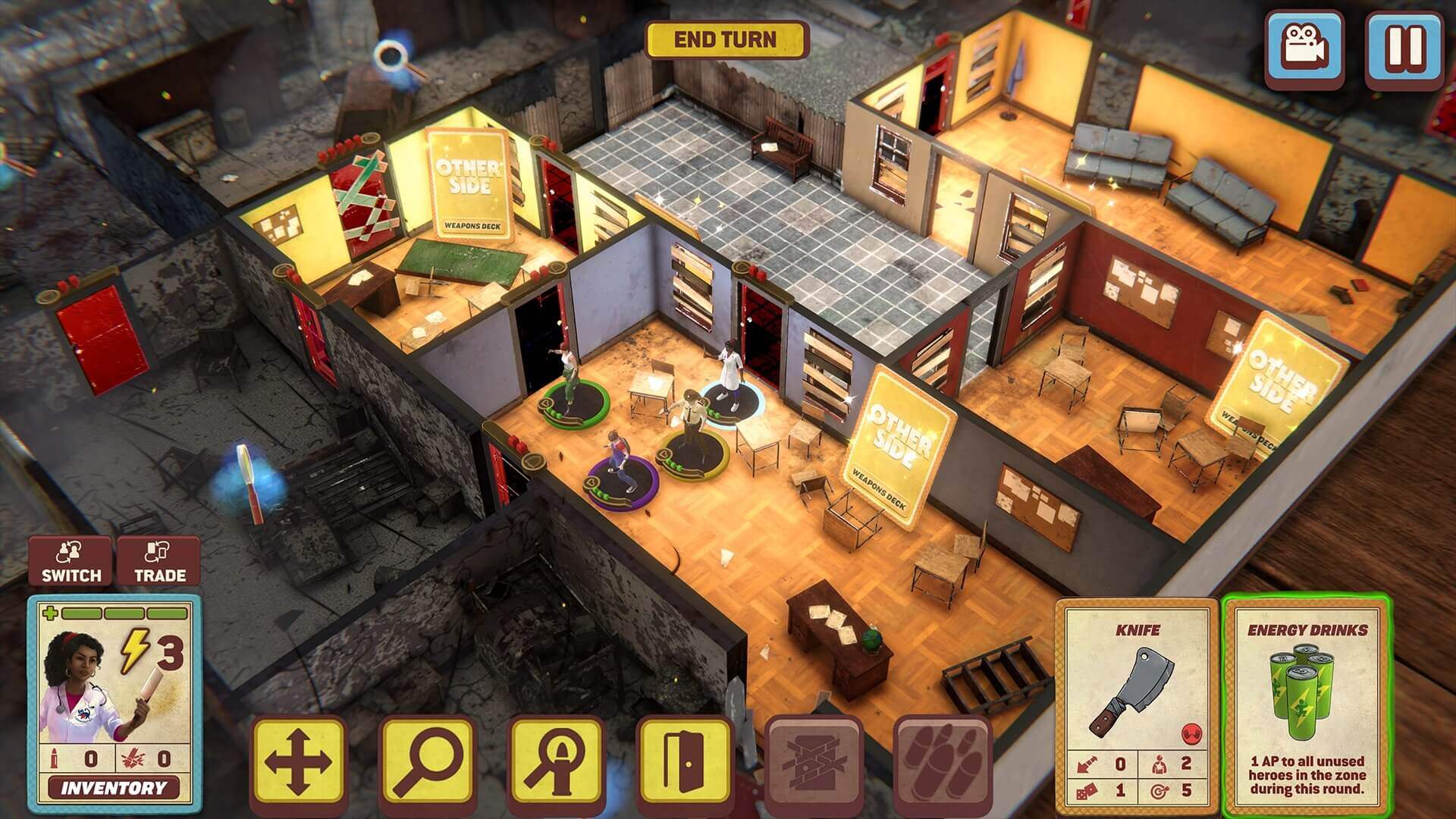Screen dimensions: 1456x819
Task: Select the doctor hero portrait card
Action: (x=114, y=682)
